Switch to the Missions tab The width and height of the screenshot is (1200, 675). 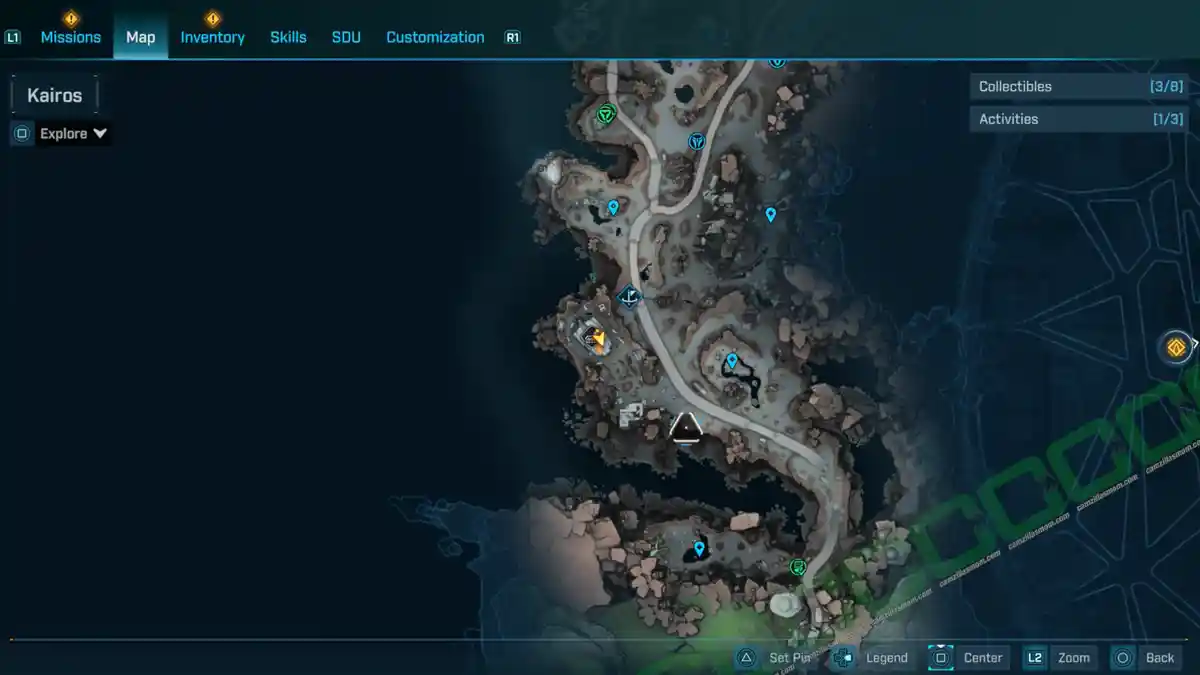pos(70,37)
